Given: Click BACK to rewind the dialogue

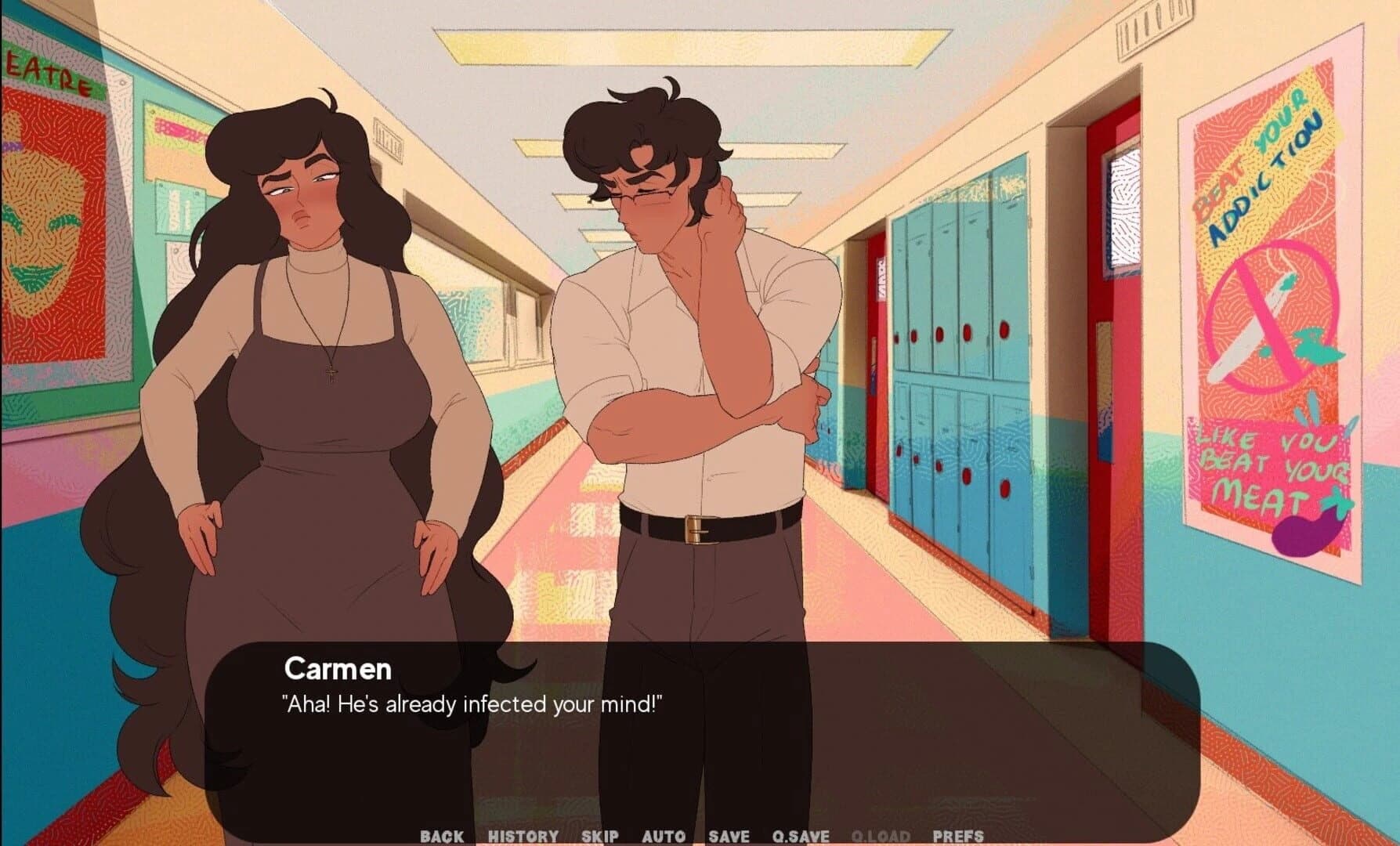Looking at the screenshot, I should pos(440,836).
